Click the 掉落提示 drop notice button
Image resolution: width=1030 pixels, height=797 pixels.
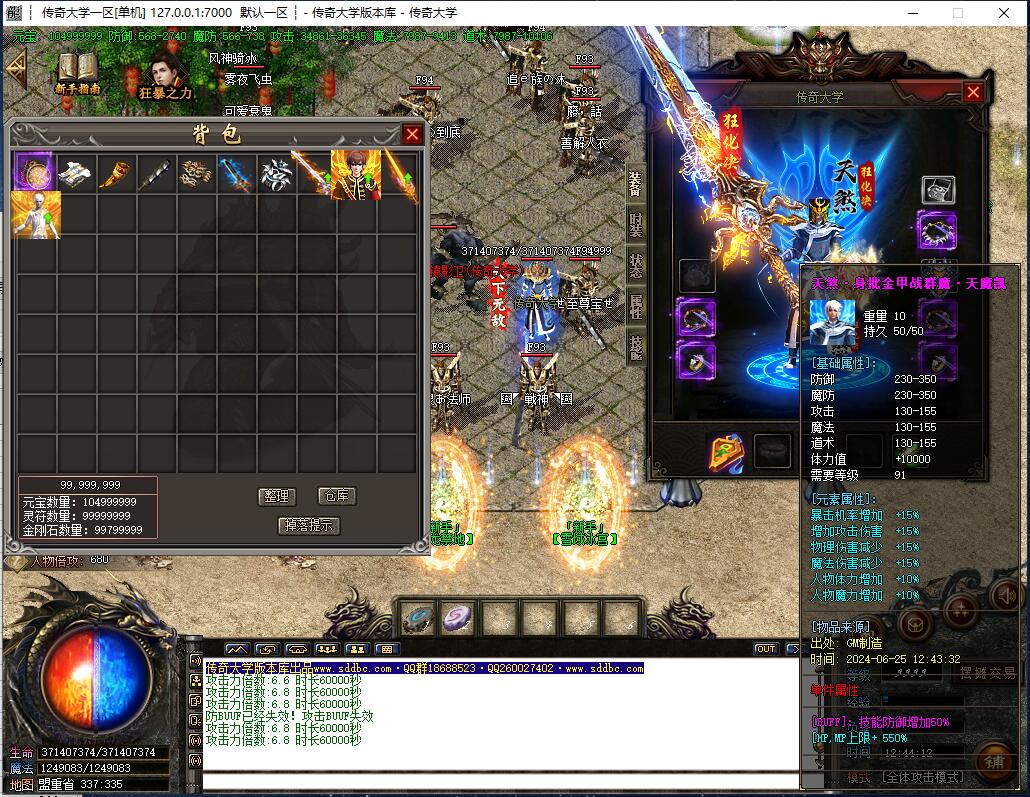[309, 525]
